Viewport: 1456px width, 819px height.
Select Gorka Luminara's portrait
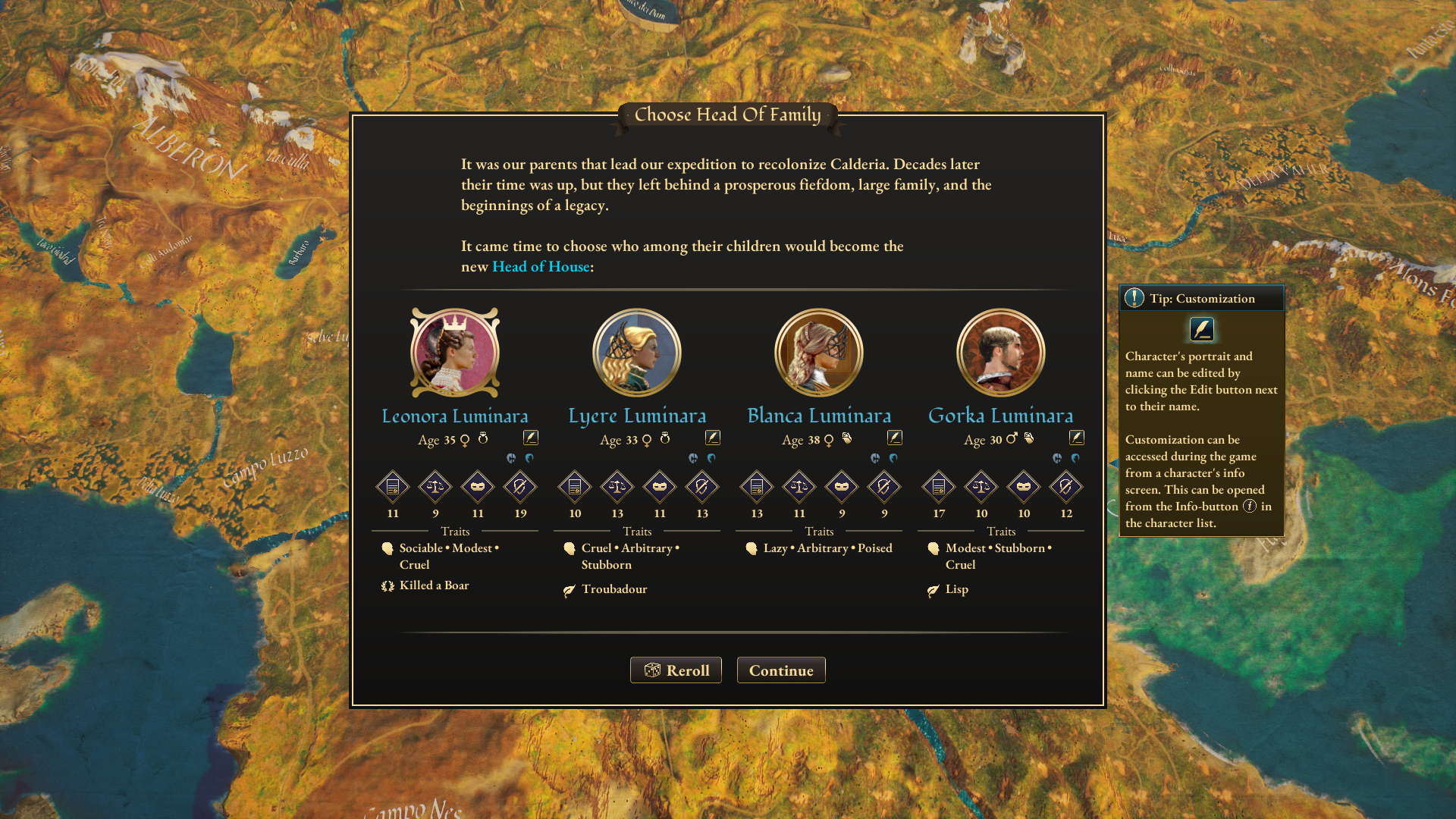click(x=1001, y=353)
